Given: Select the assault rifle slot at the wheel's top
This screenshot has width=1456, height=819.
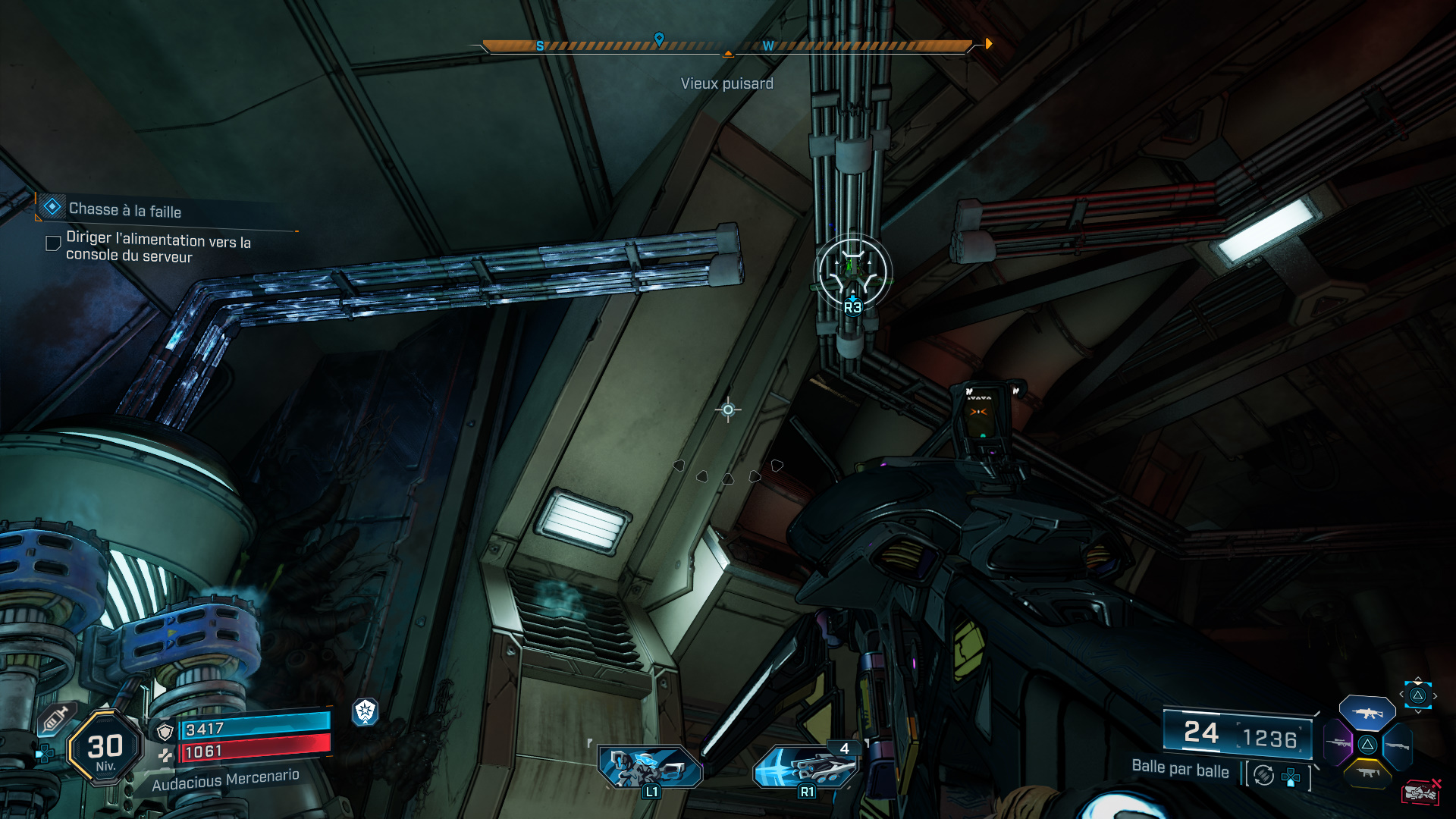Looking at the screenshot, I should pyautogui.click(x=1367, y=714).
